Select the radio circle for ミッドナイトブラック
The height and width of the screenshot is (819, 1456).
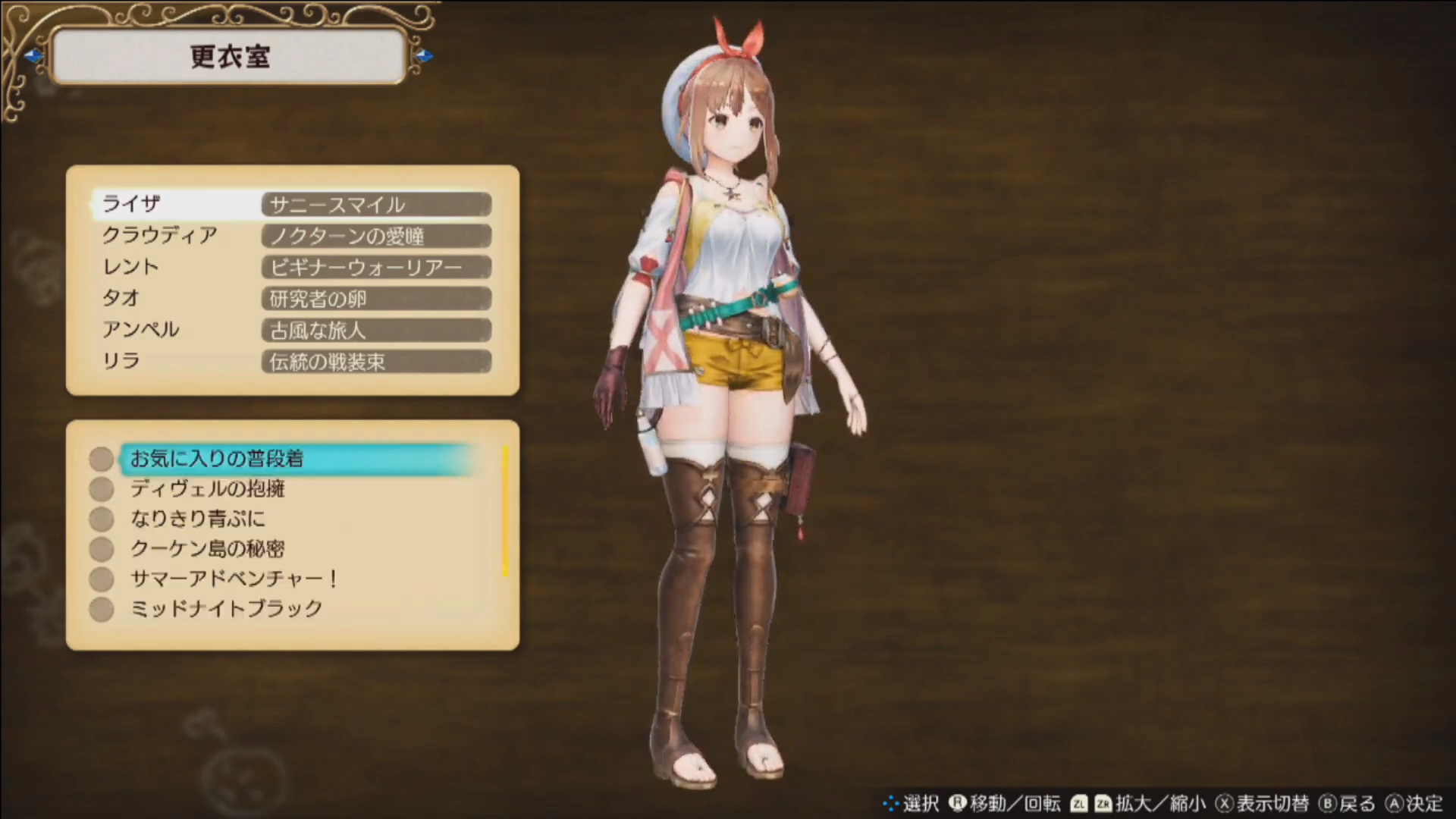101,608
